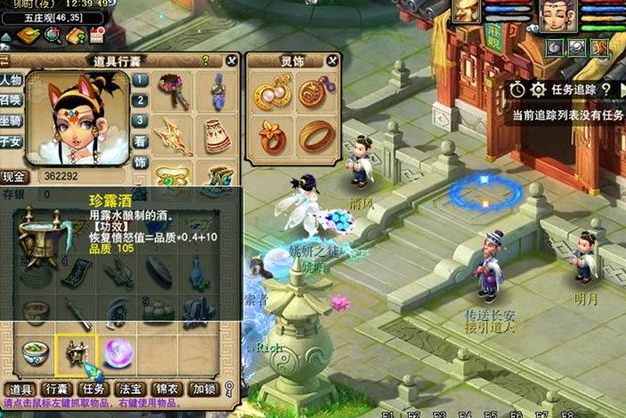626x418 pixels.
Task: Choose the plain orange ring accessory
Action: pyautogui.click(x=316, y=134)
